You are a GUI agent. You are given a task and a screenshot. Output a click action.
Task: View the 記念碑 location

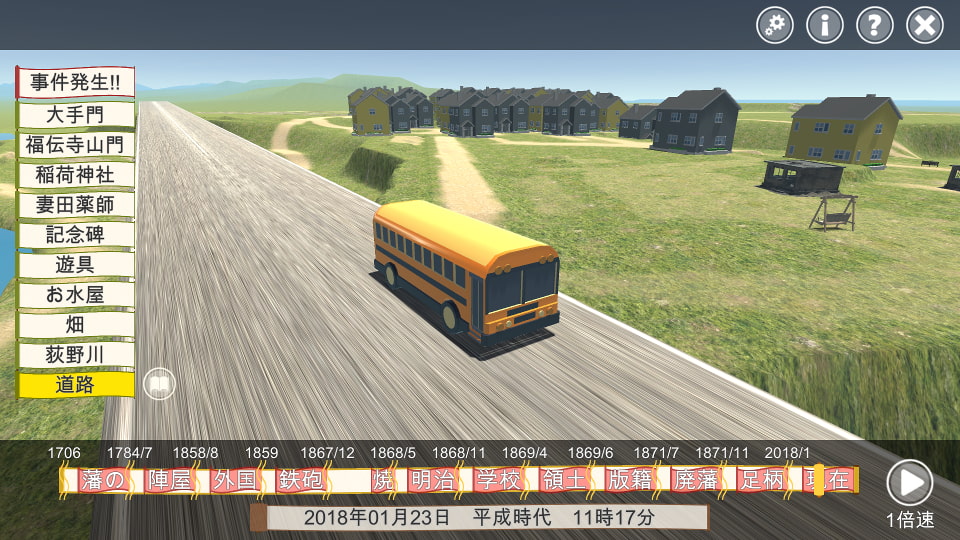coord(76,234)
